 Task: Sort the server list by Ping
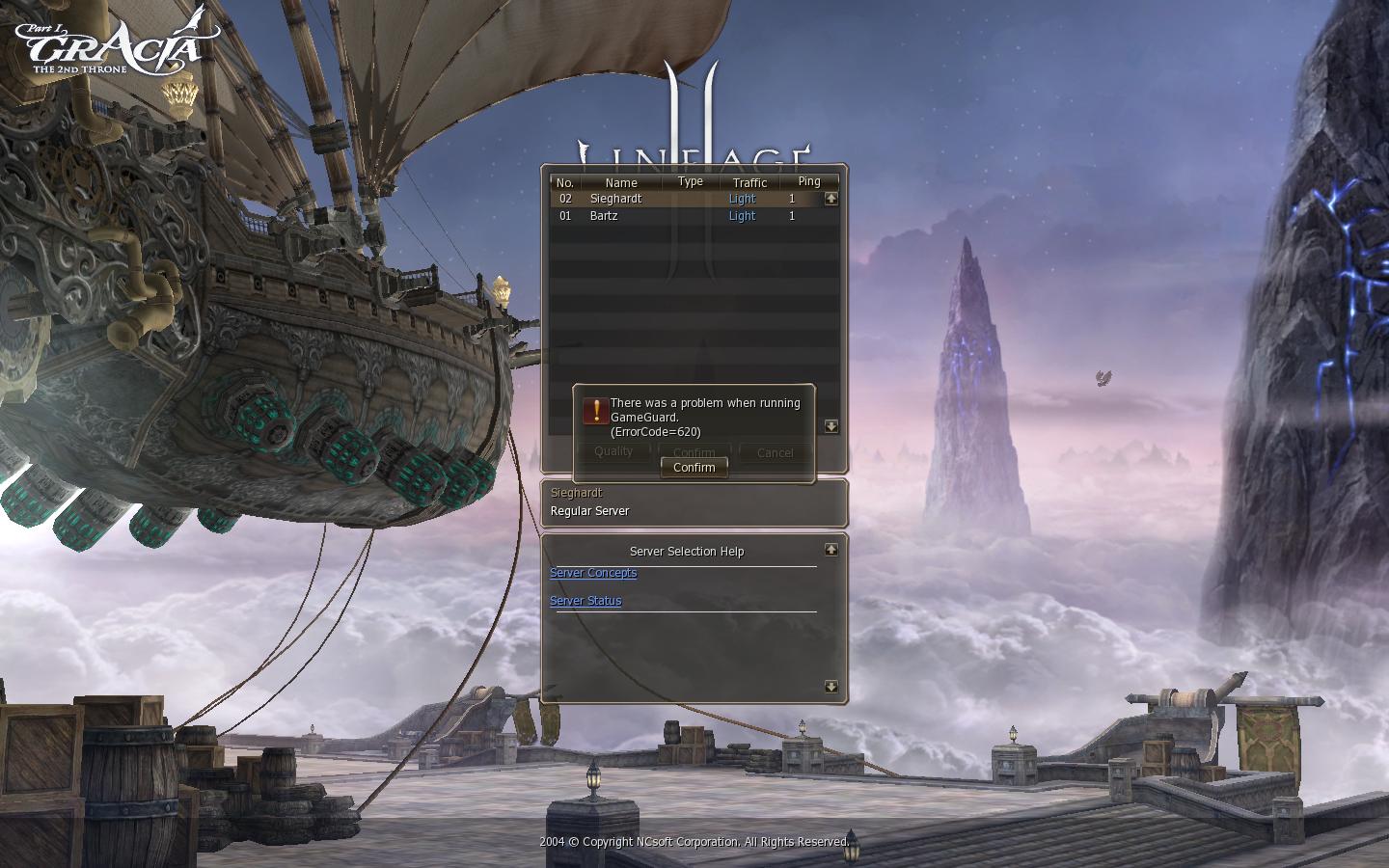(x=809, y=181)
